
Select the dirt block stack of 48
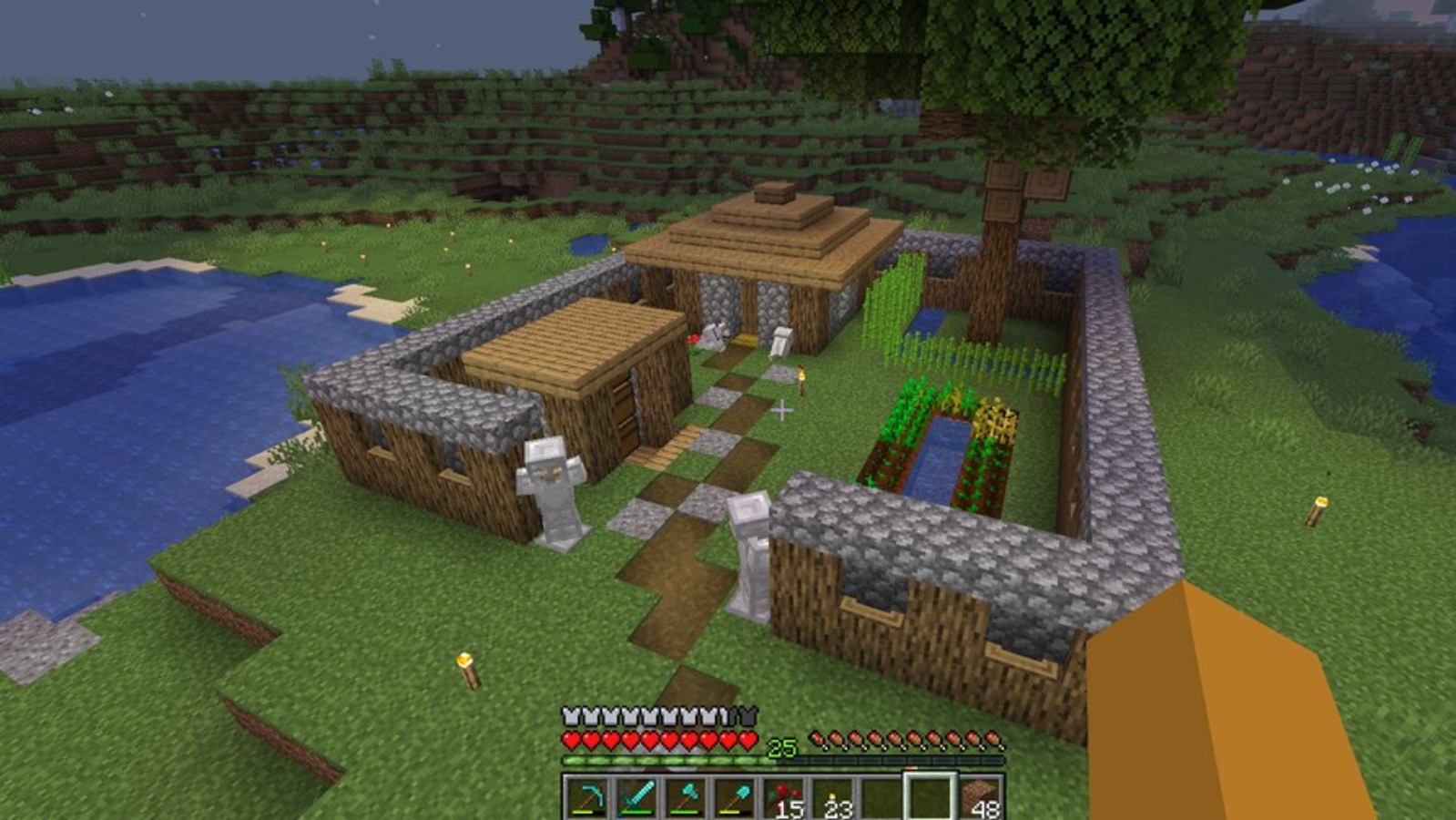979,795
